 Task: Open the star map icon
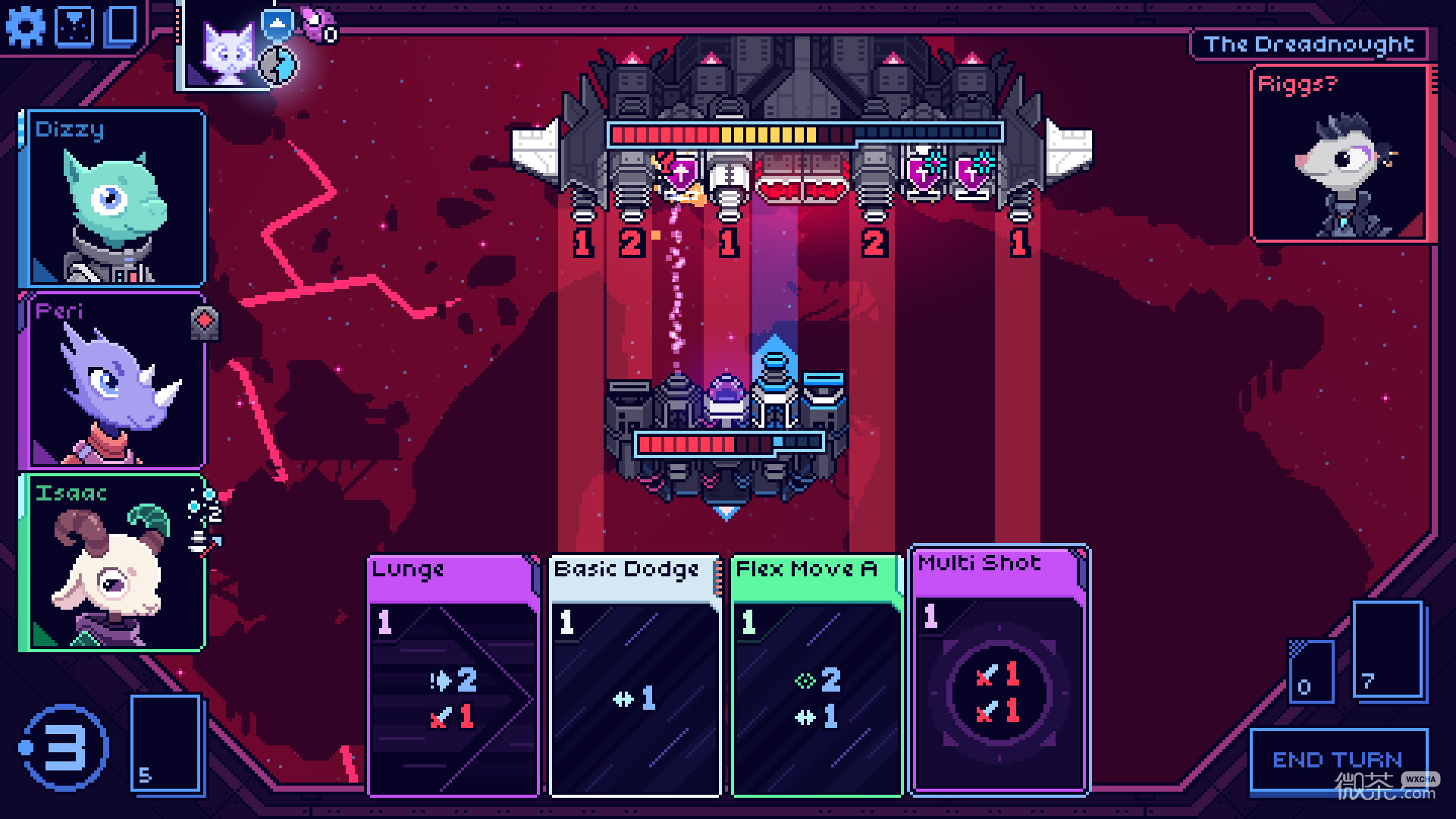pyautogui.click(x=76, y=26)
